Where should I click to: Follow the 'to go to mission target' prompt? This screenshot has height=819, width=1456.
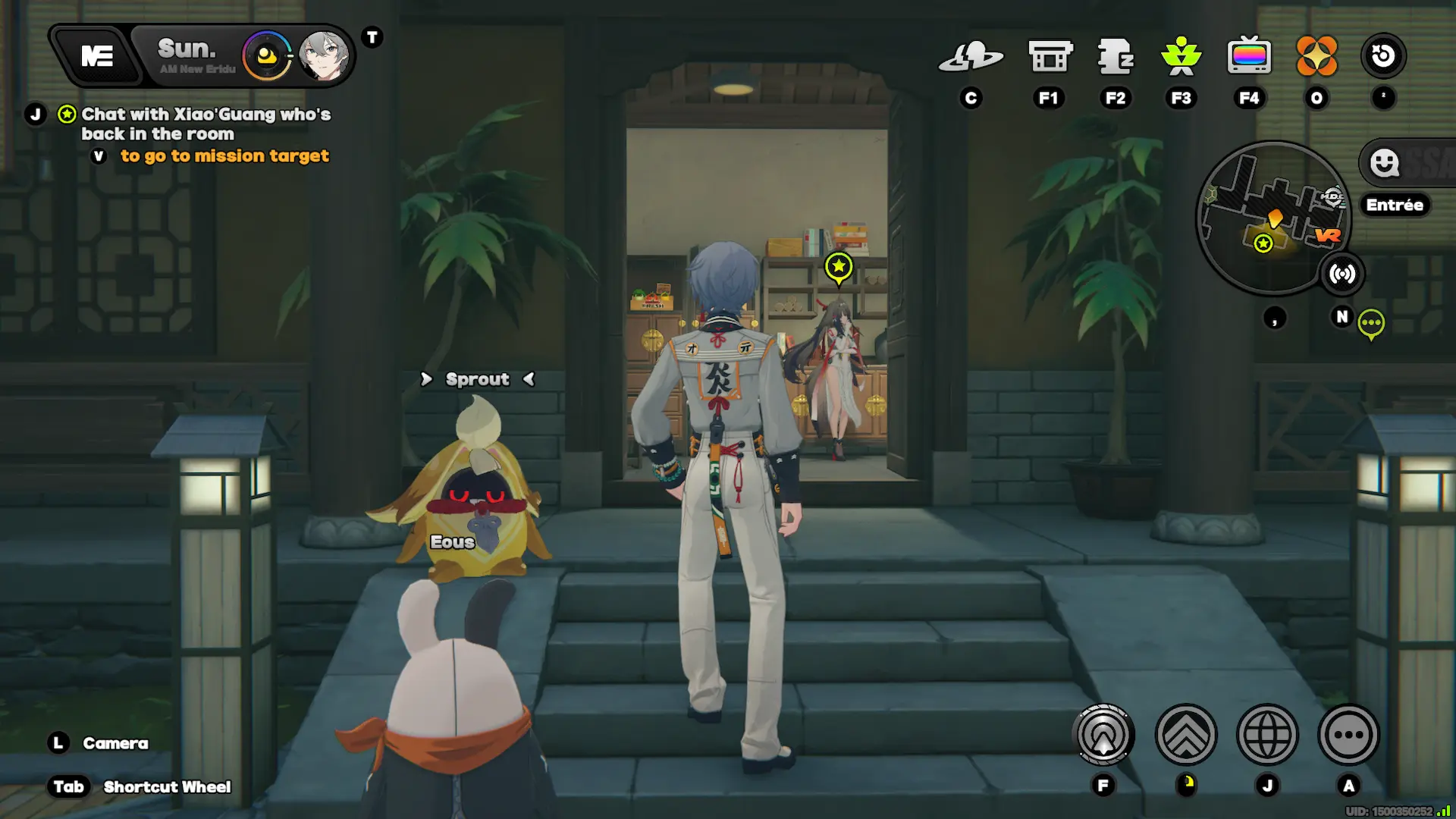pyautogui.click(x=224, y=156)
